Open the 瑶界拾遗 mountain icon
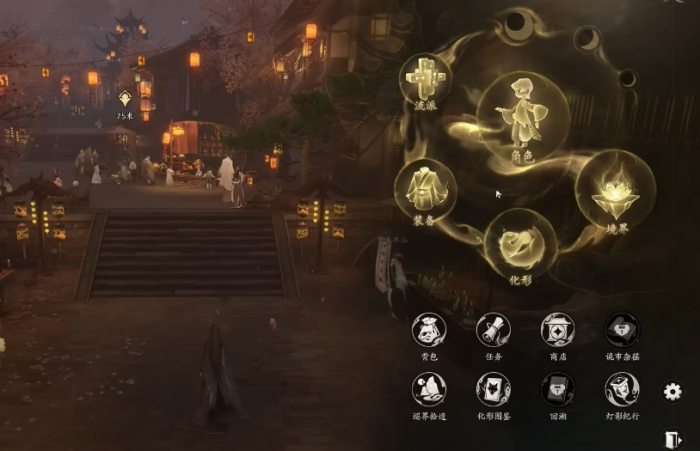Viewport: 700px width, 451px height. [429, 389]
